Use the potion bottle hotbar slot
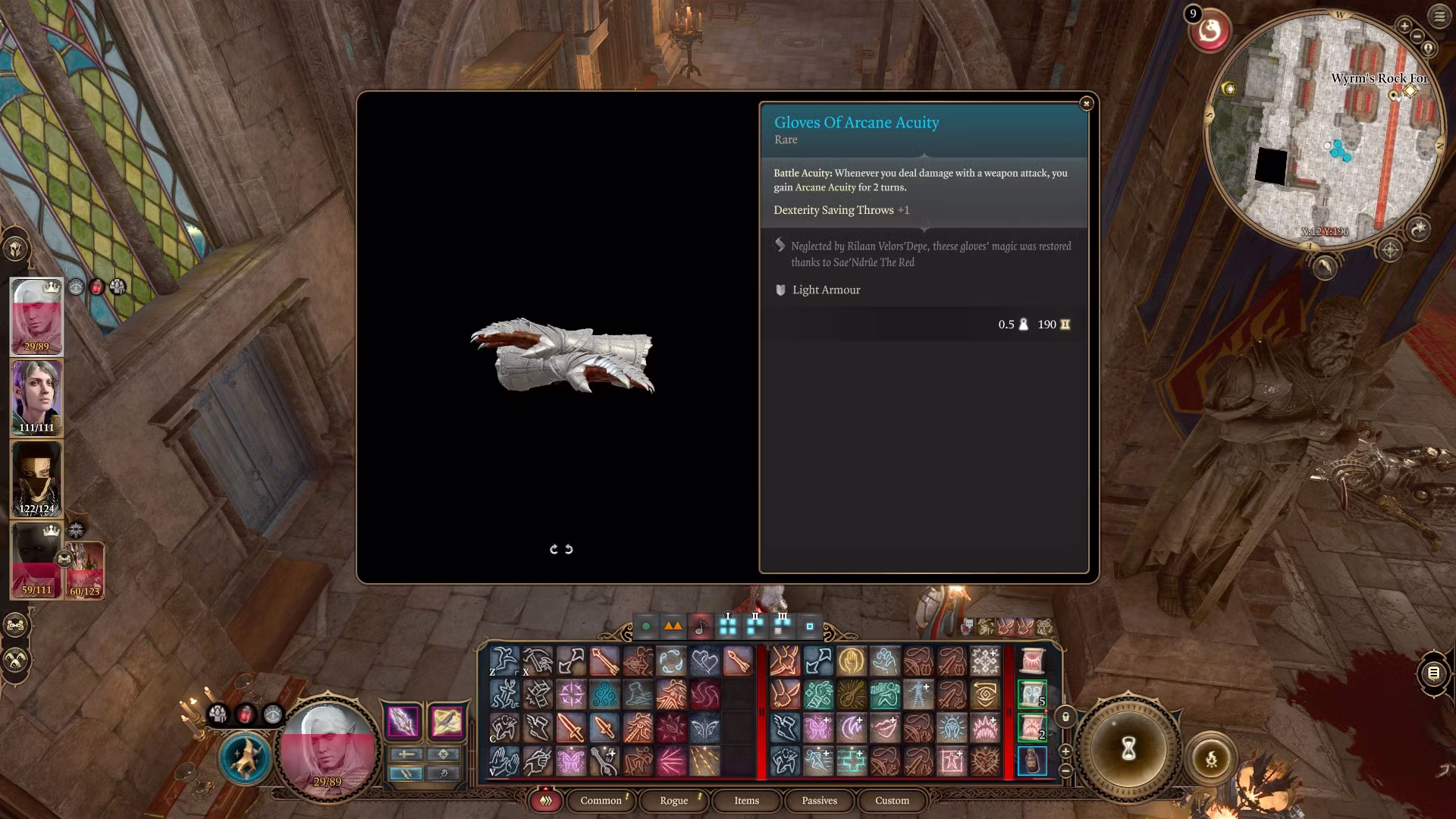1456x819 pixels. click(x=1031, y=761)
